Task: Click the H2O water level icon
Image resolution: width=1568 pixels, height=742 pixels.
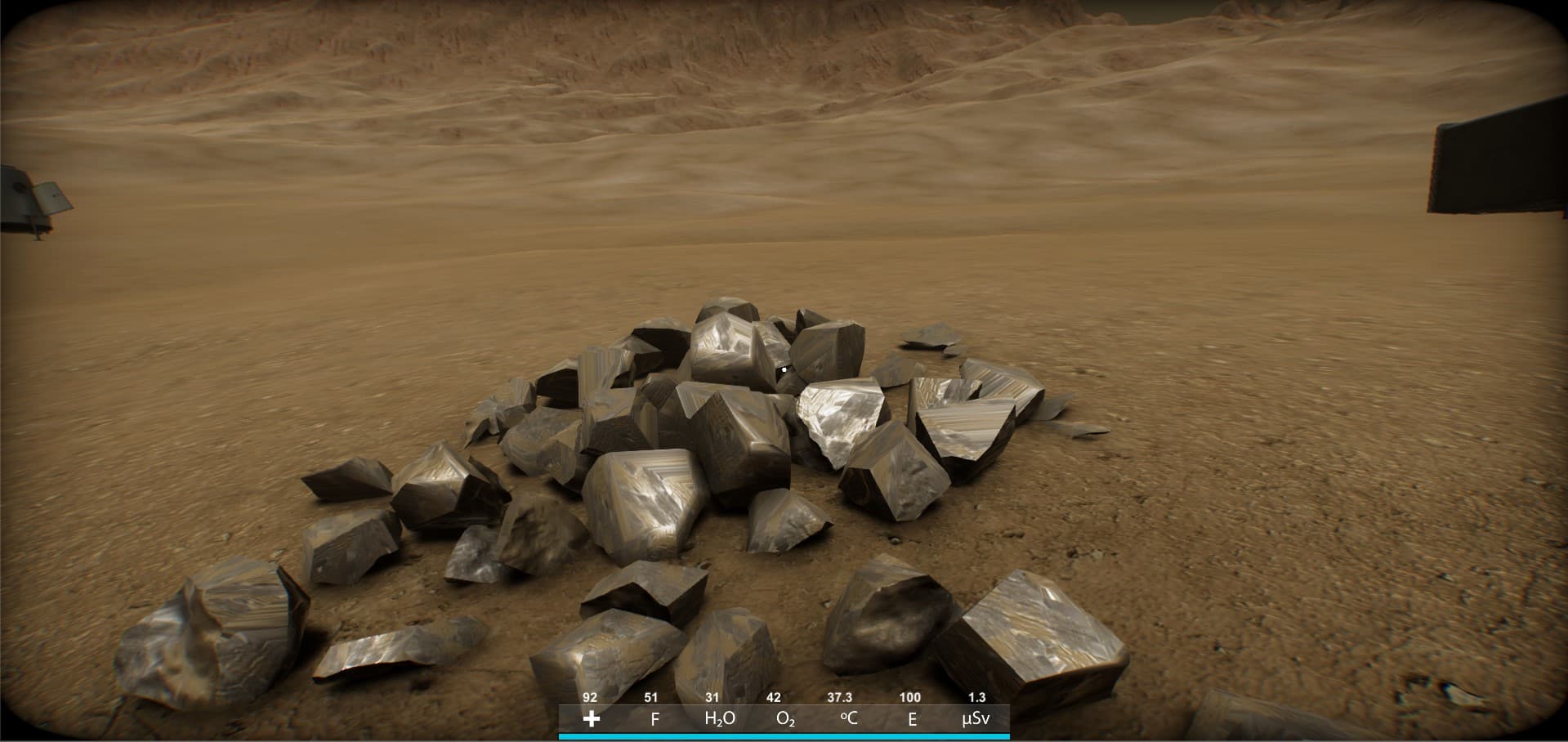Action: click(x=717, y=720)
